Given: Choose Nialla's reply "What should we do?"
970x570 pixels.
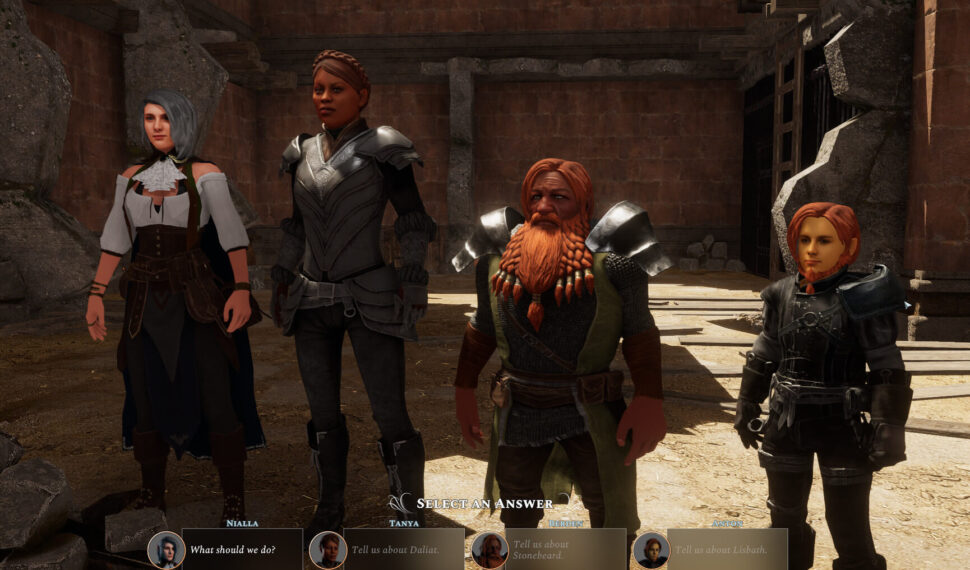Looking at the screenshot, I should click(242, 549).
